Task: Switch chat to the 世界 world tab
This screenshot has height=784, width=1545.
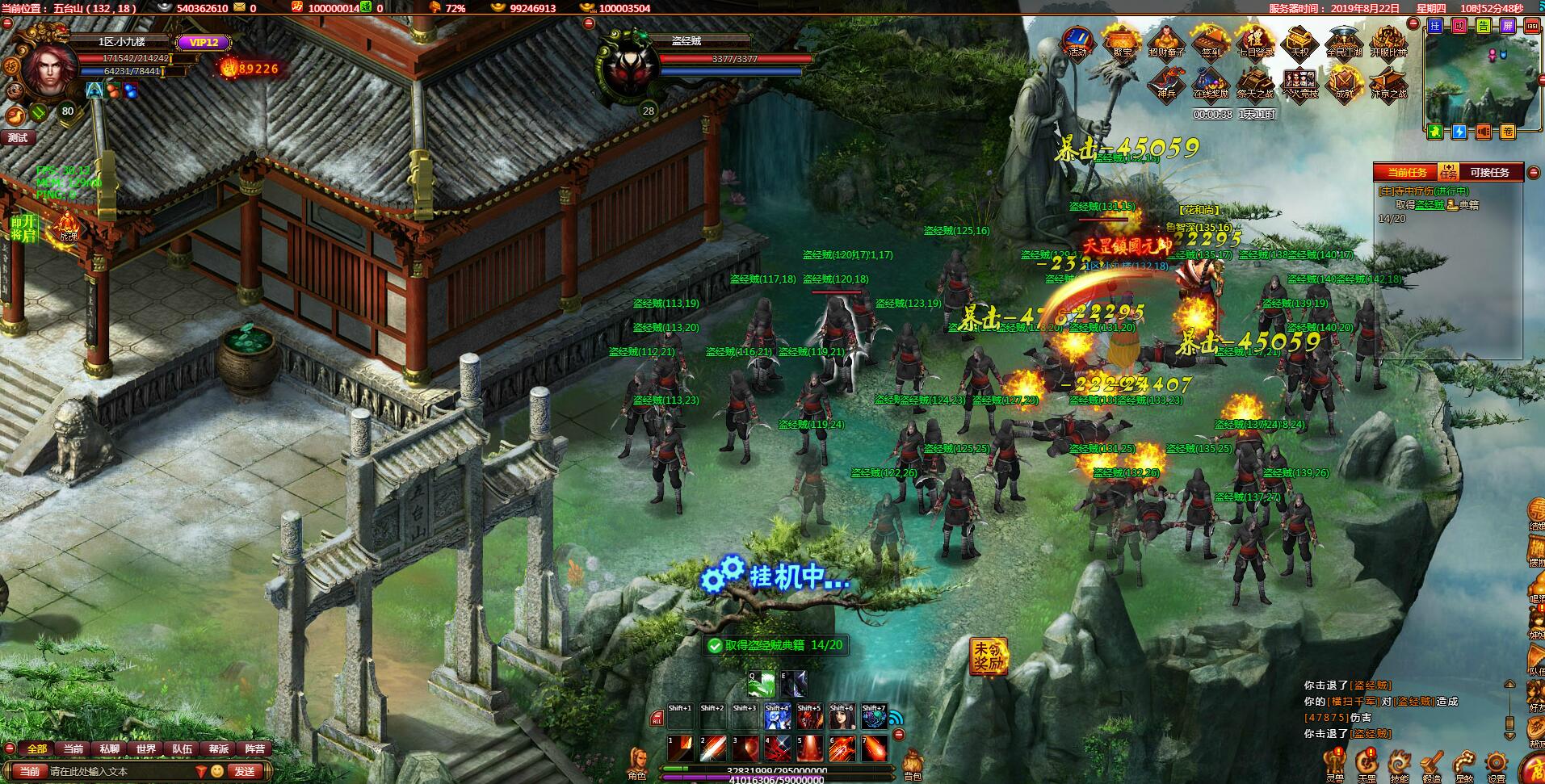Action: (x=146, y=748)
